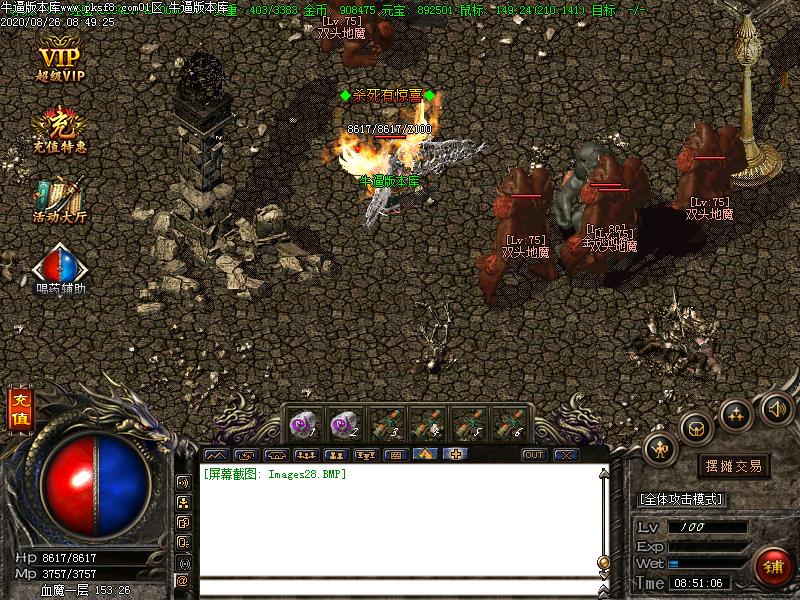Select the @ chat channel button
Viewport: 800px width, 600px height.
[x=183, y=580]
